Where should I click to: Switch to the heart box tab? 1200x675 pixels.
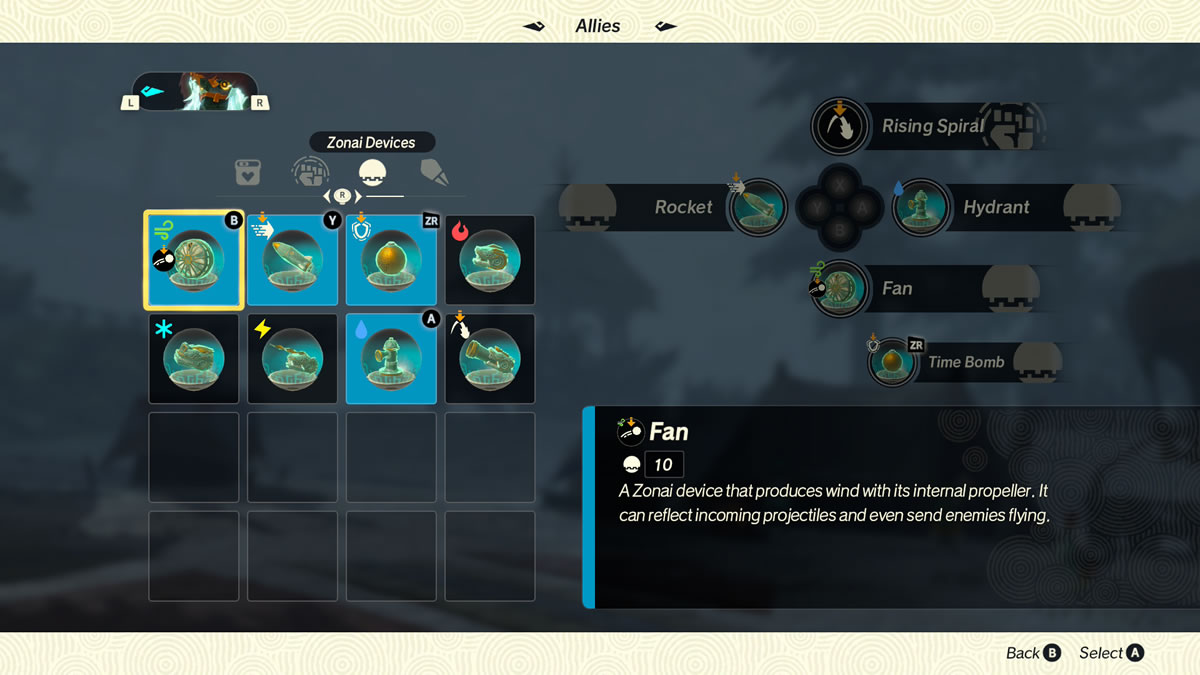click(x=248, y=172)
